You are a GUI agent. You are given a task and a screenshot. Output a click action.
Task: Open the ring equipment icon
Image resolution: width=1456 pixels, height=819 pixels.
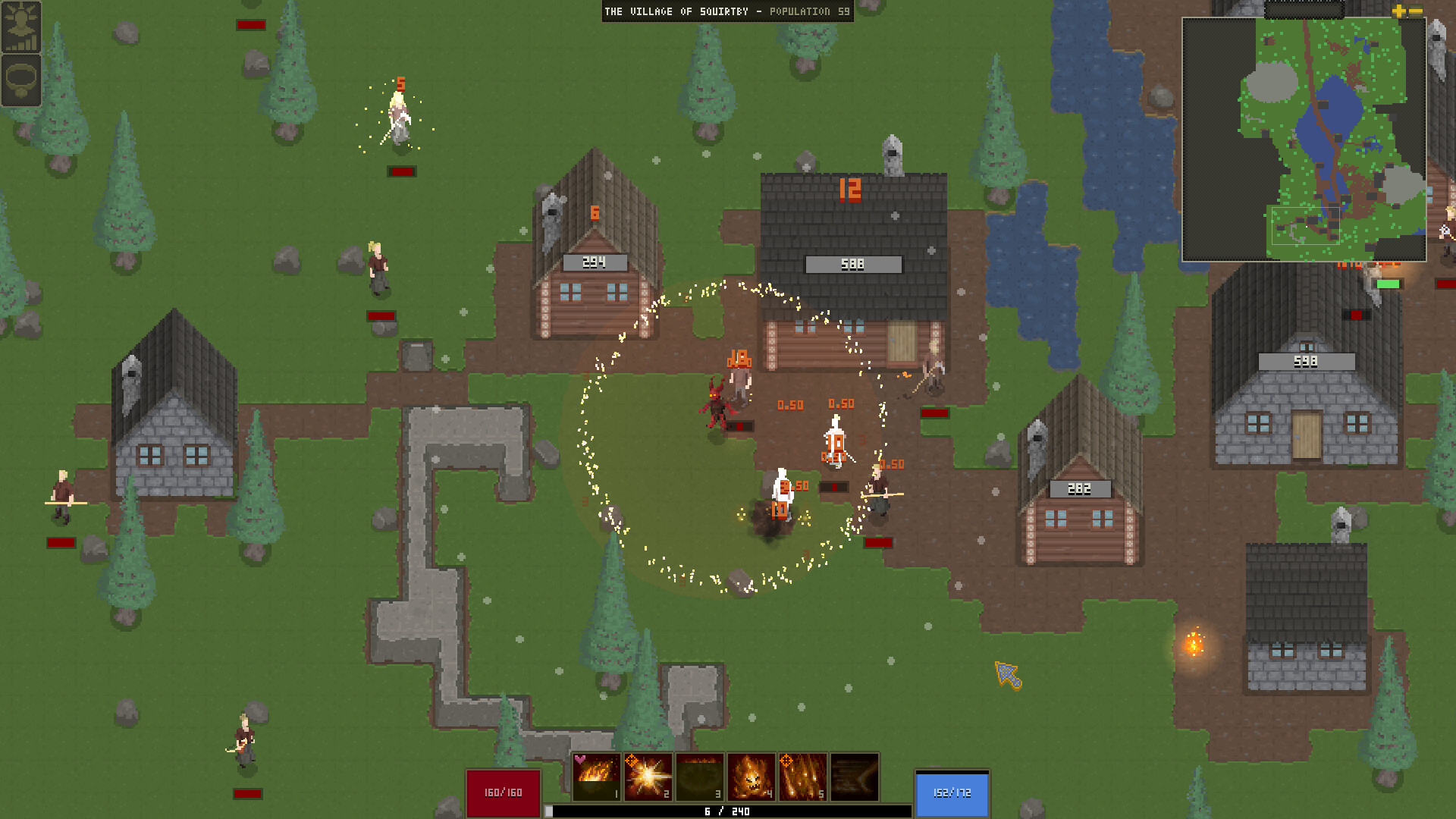pos(20,80)
